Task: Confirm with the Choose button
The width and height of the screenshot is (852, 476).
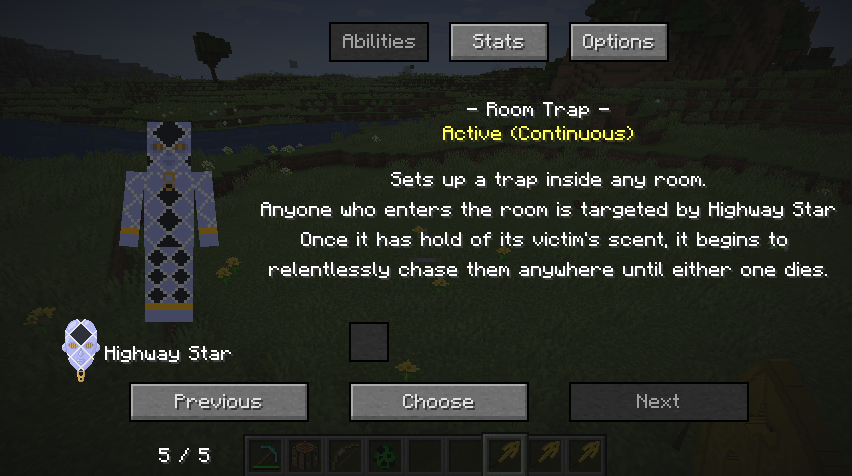Action: tap(438, 402)
